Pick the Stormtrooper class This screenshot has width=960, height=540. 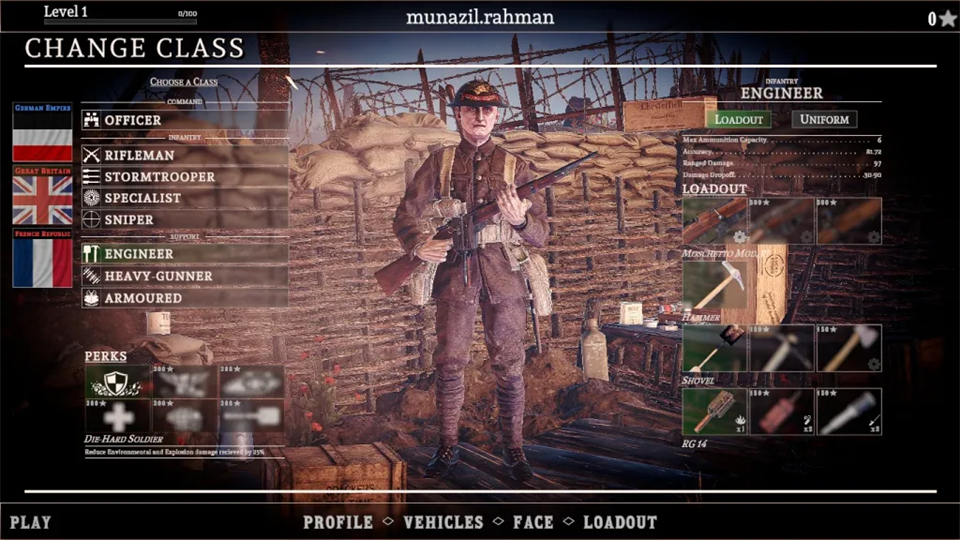click(x=184, y=177)
